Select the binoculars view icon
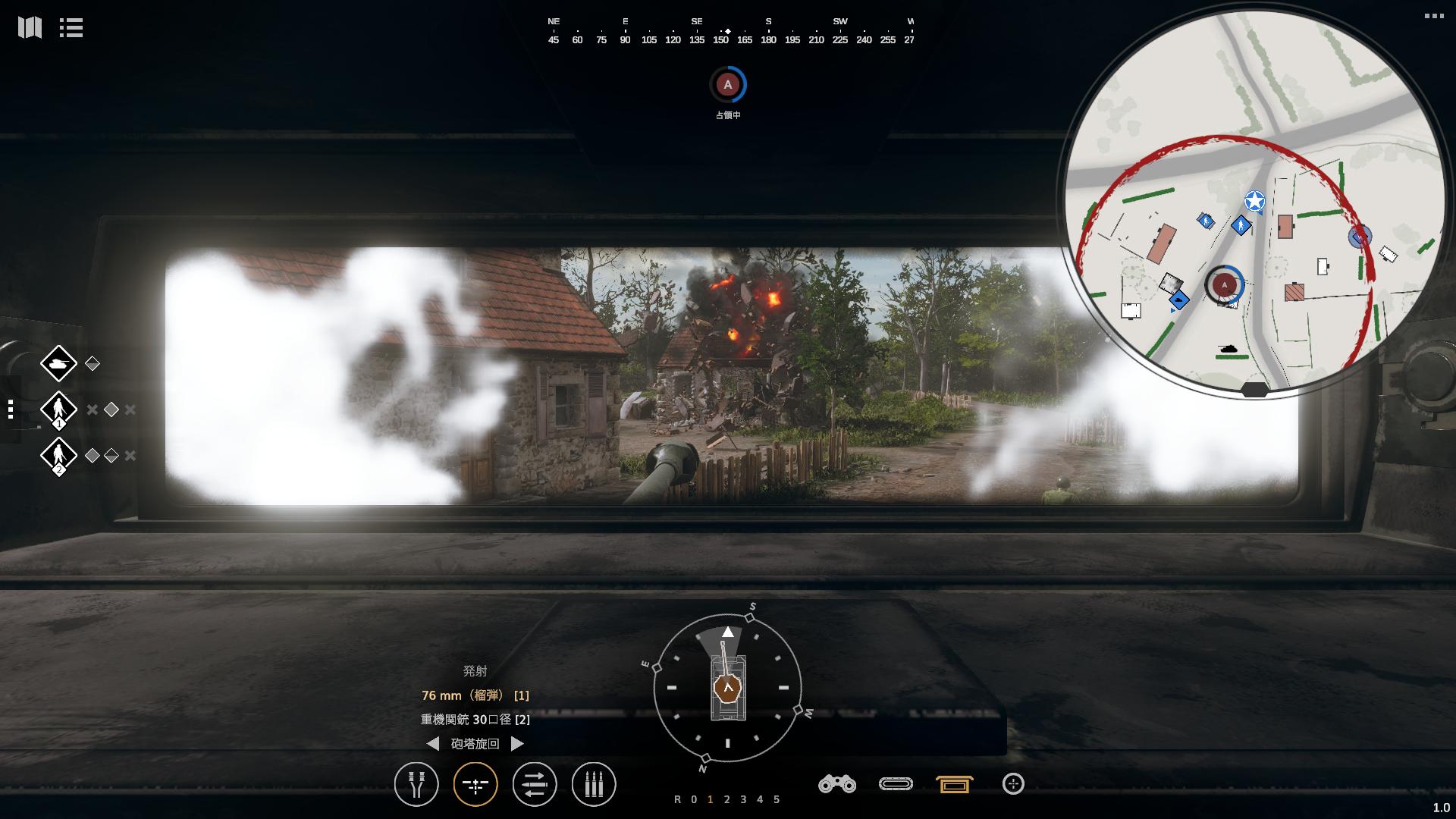 click(x=836, y=785)
